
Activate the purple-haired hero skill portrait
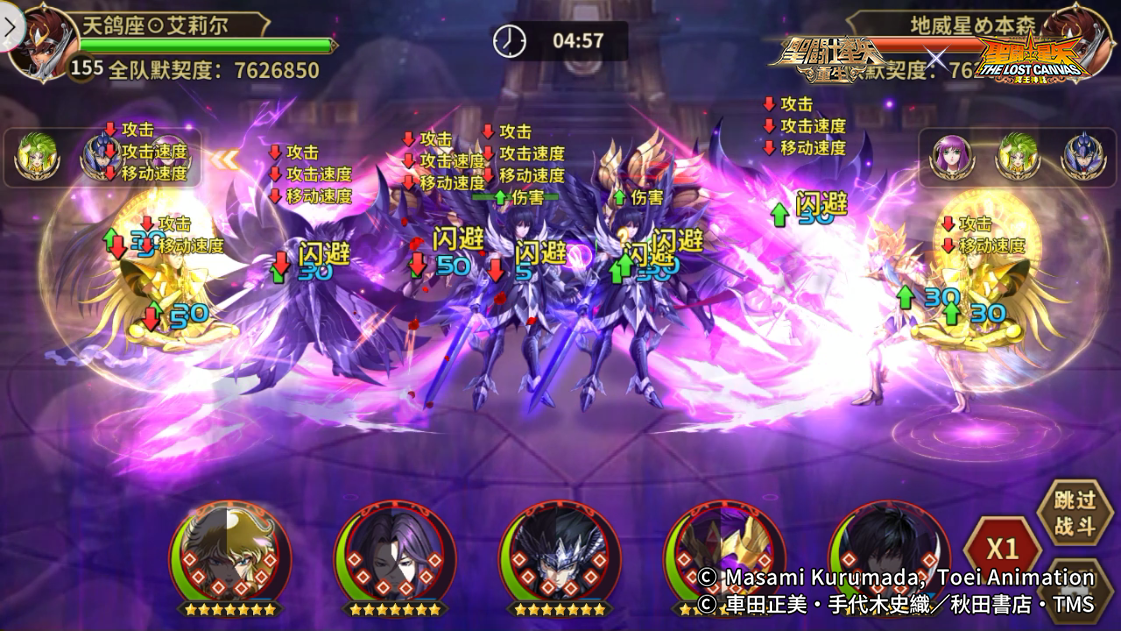pyautogui.click(x=395, y=555)
